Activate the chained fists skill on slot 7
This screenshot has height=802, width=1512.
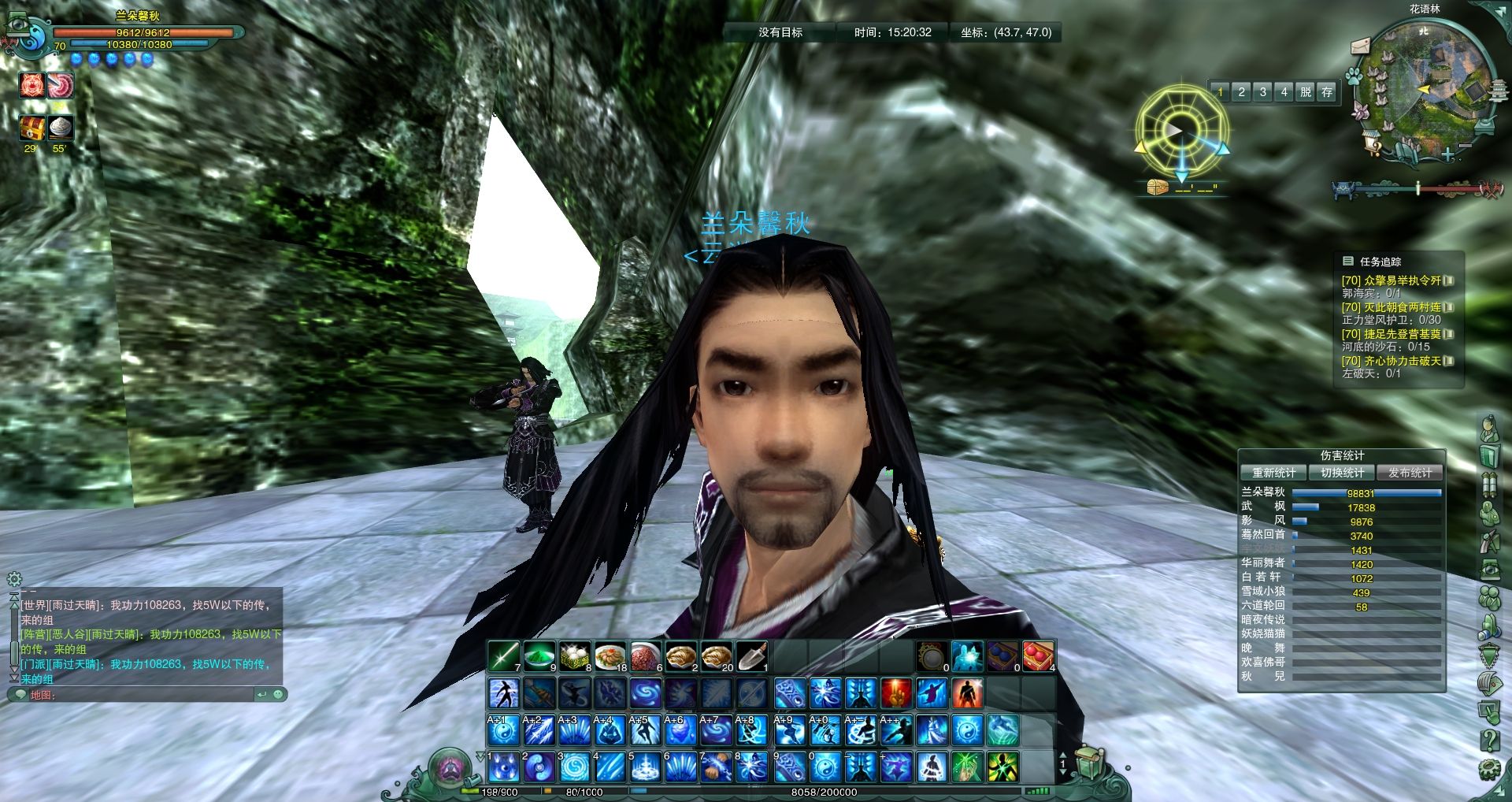tap(716, 766)
